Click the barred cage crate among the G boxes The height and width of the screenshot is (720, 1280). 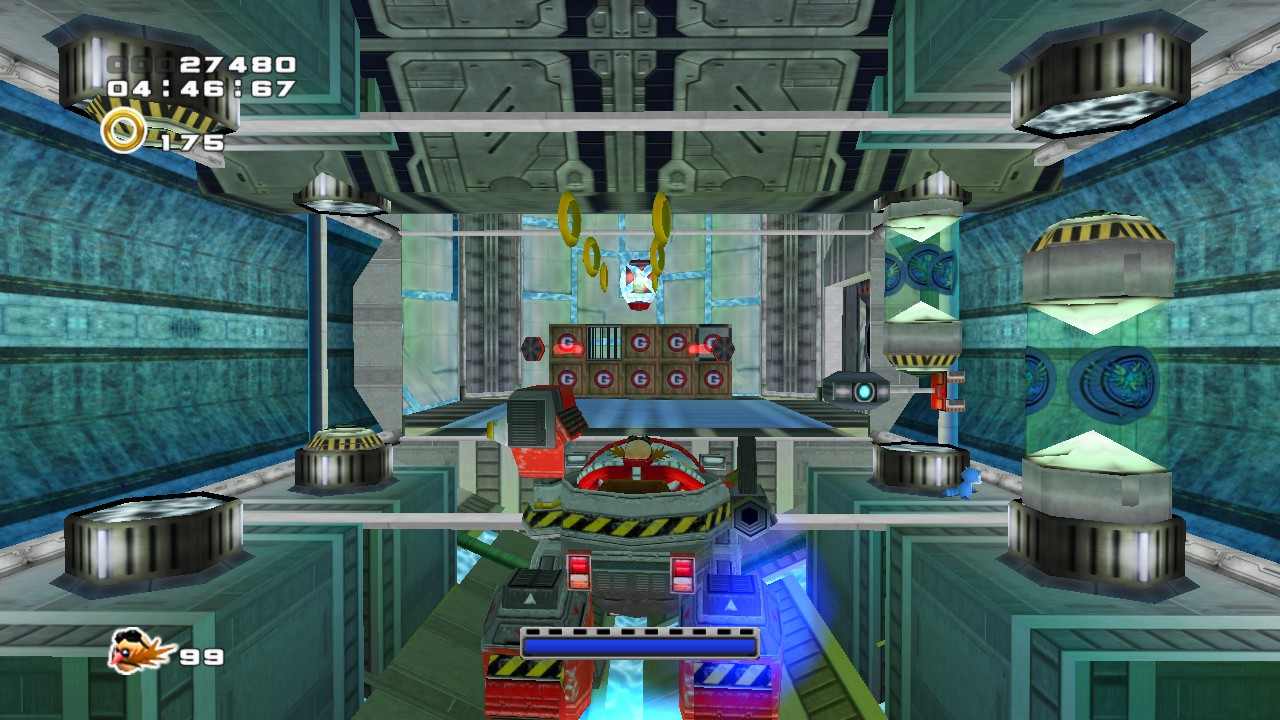(603, 342)
